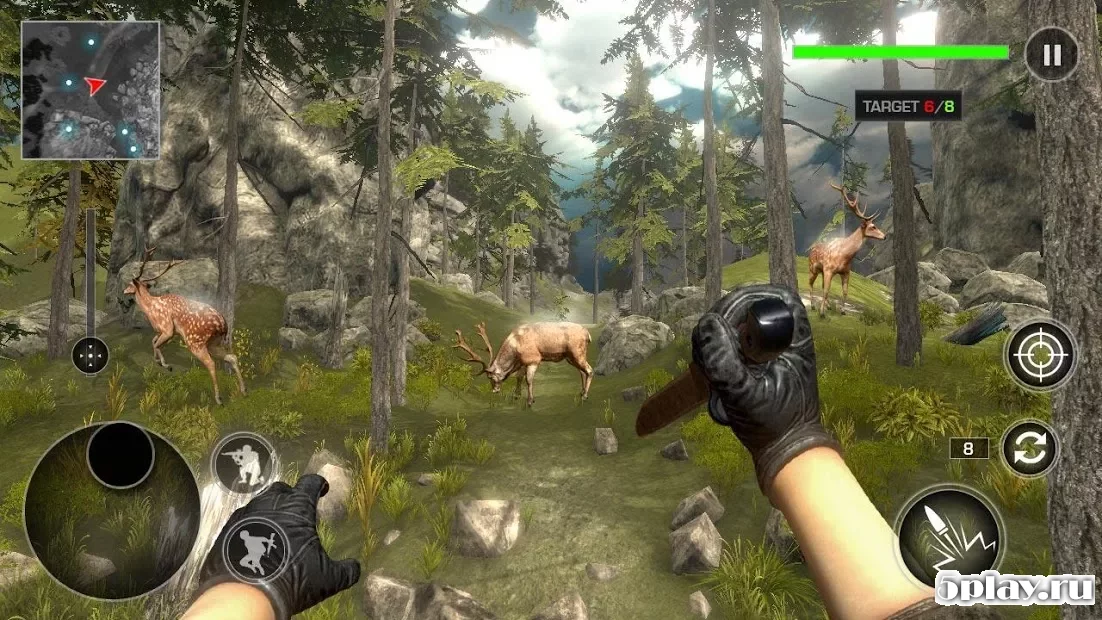Open the minimap
This screenshot has height=620, width=1102.
pyautogui.click(x=90, y=90)
